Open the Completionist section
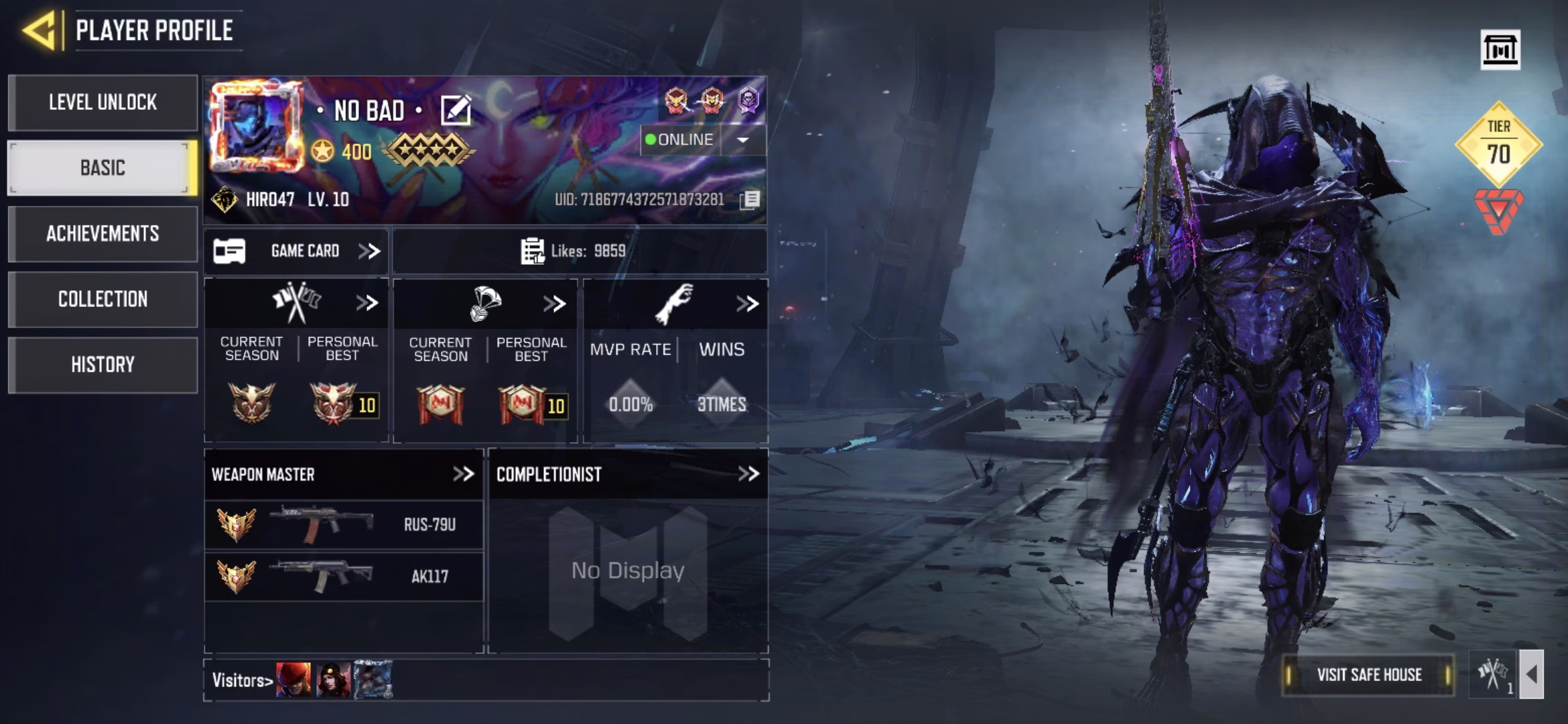This screenshot has height=724, width=1568. [748, 475]
